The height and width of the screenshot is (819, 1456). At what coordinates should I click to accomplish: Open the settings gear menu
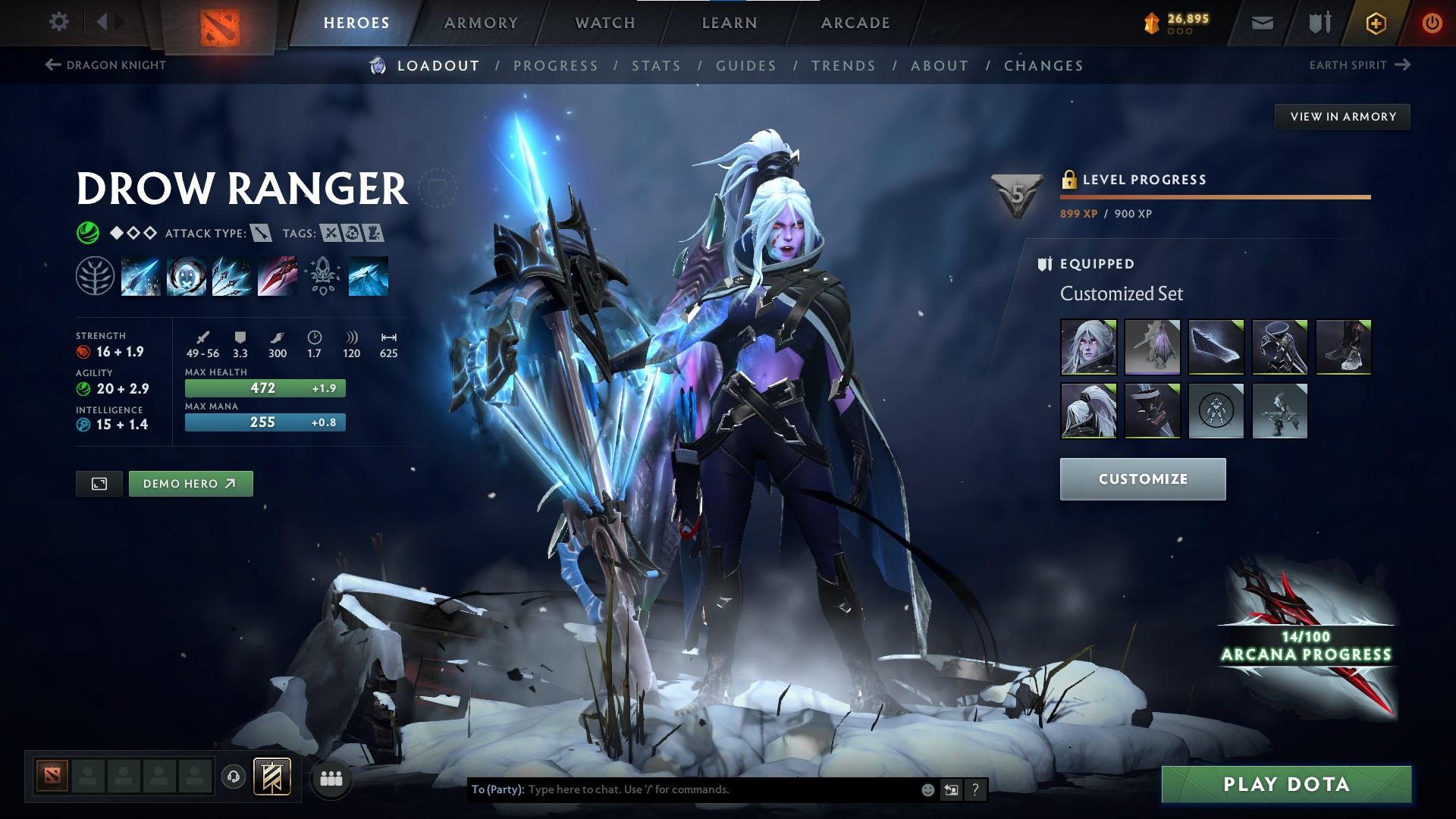click(x=58, y=22)
